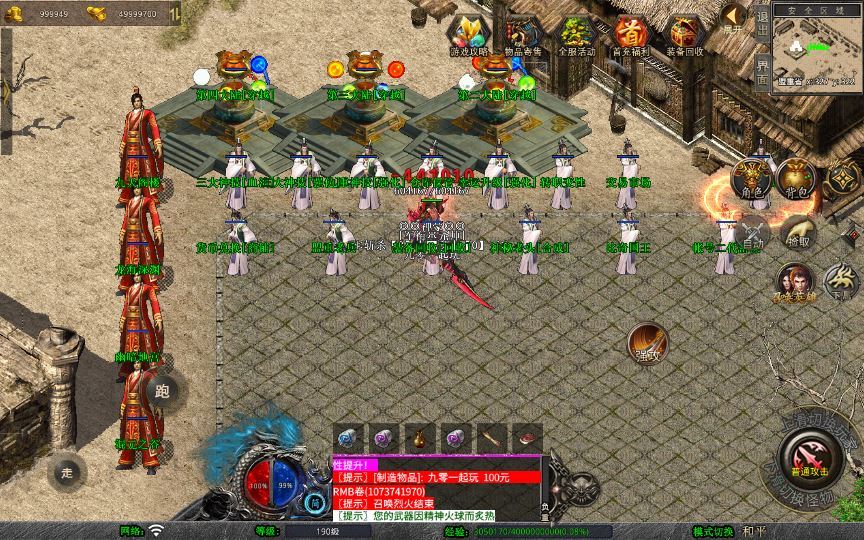Open the 物品寄售 item consignment menu
Screen dimensions: 864x540
(x=522, y=35)
